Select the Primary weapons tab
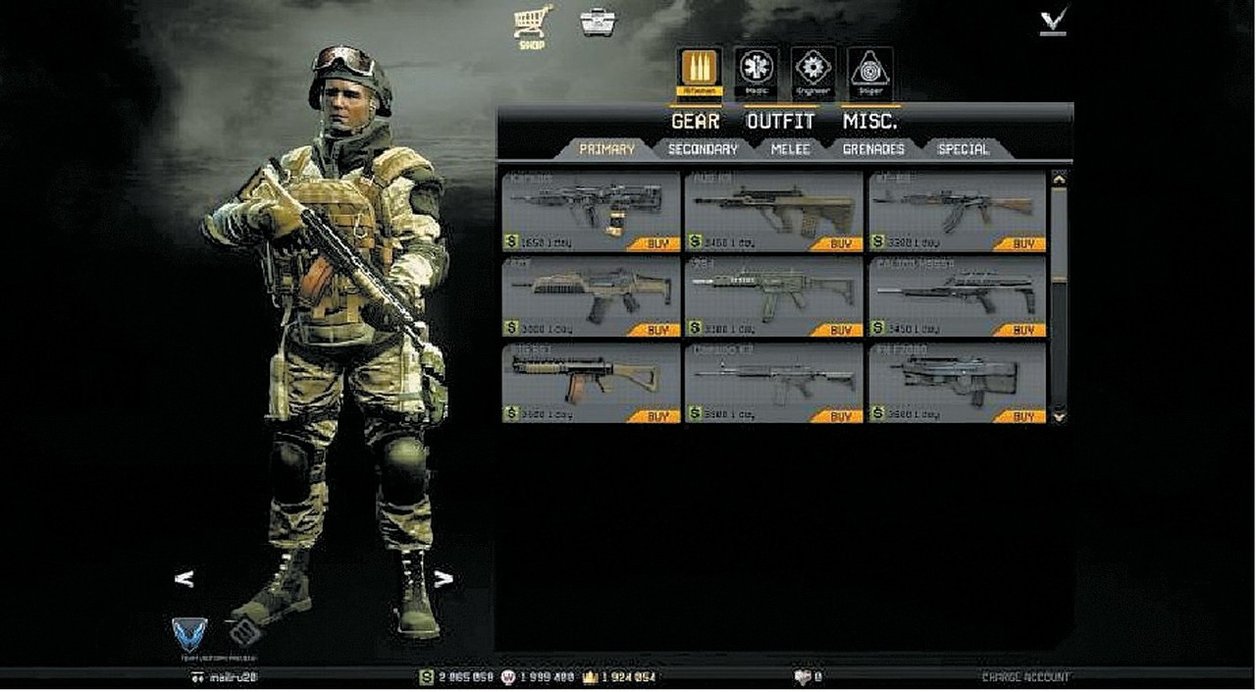The height and width of the screenshot is (692, 1256). [606, 149]
